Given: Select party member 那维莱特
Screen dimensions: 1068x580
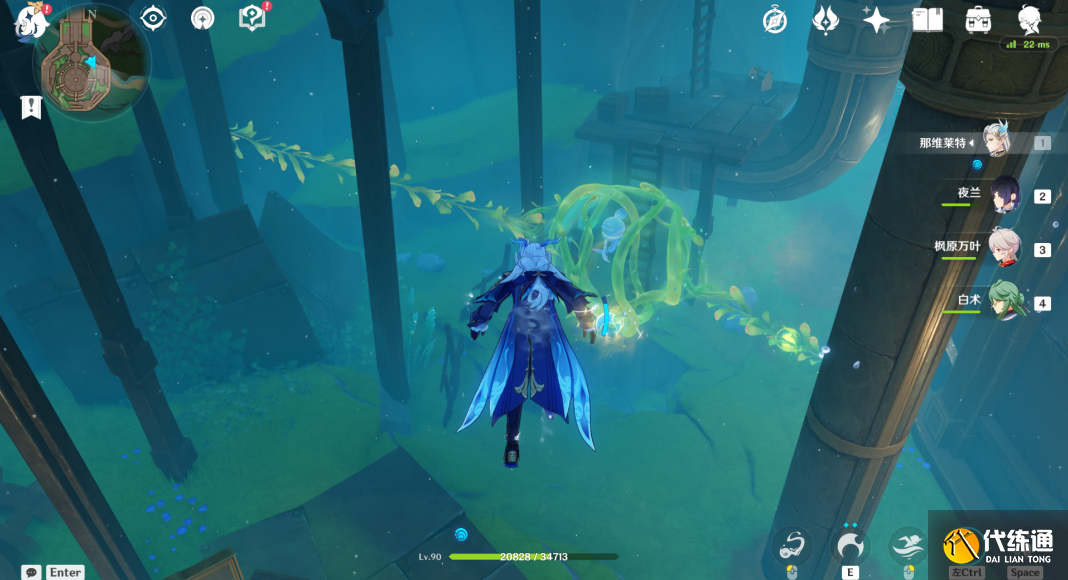Looking at the screenshot, I should [995, 142].
